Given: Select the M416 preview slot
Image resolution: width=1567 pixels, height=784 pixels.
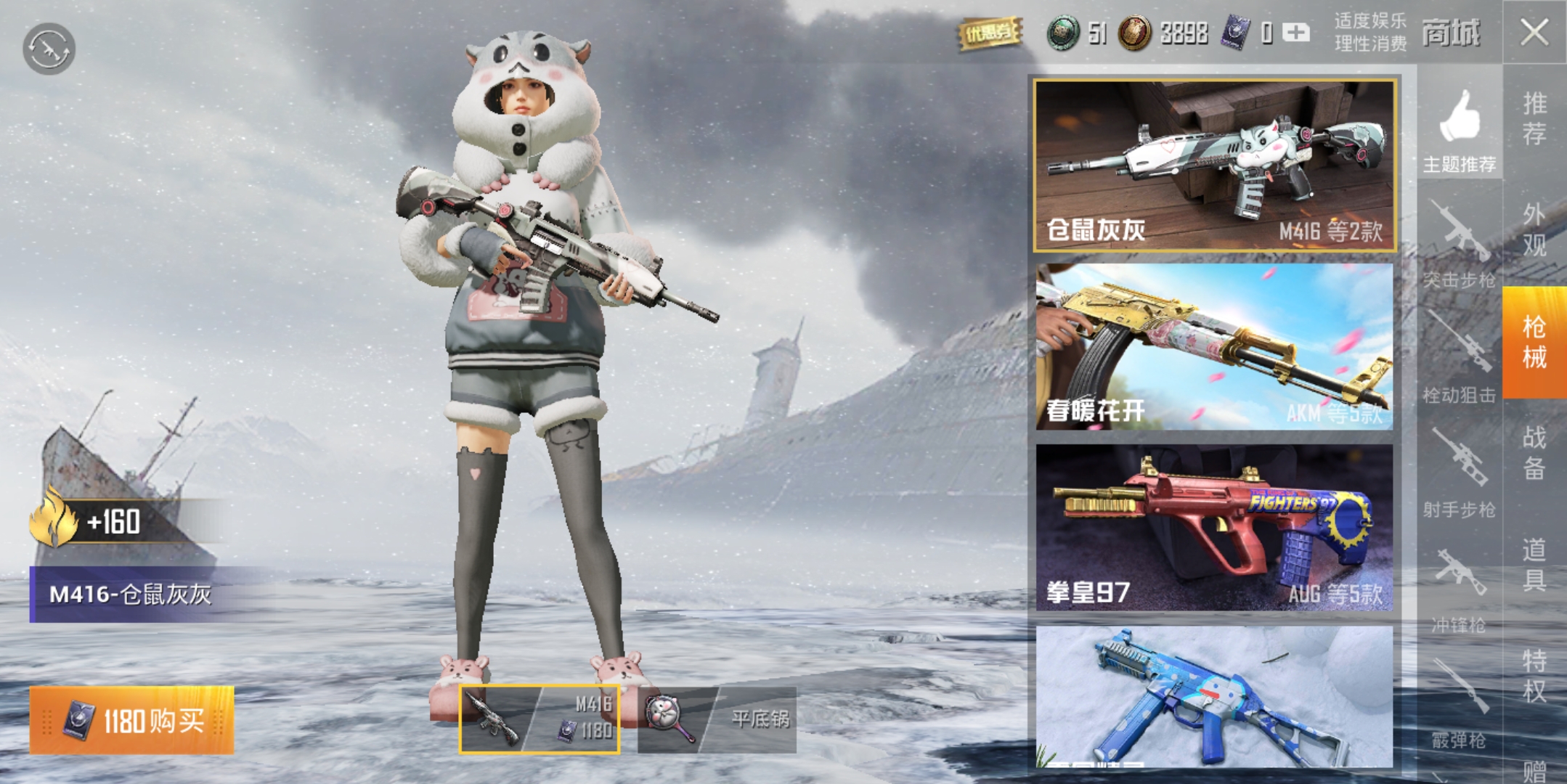Looking at the screenshot, I should (540, 719).
